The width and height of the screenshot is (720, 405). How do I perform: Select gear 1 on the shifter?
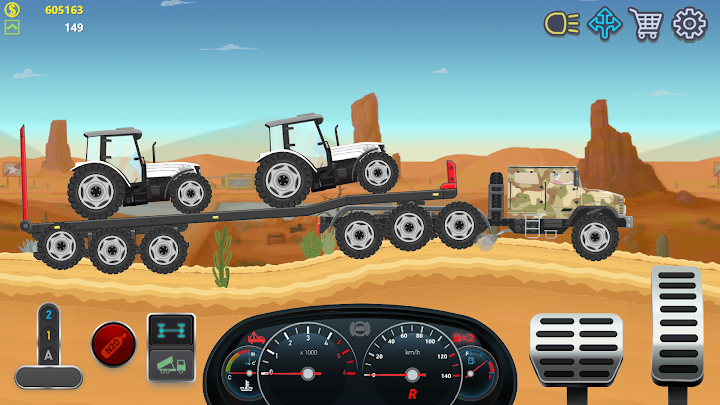click(x=48, y=333)
